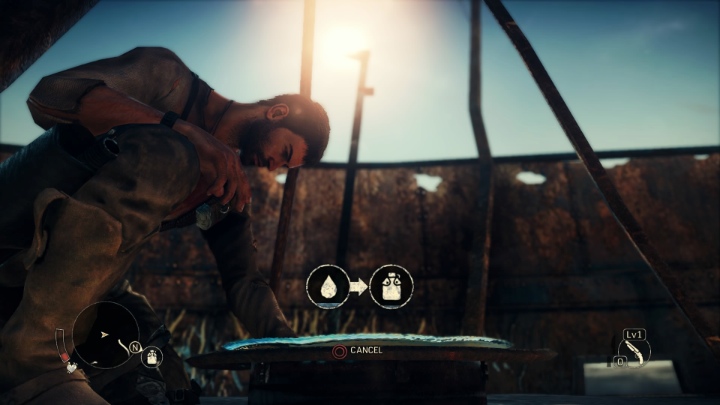
Task: Click the water drop icon
Action: coord(327,287)
